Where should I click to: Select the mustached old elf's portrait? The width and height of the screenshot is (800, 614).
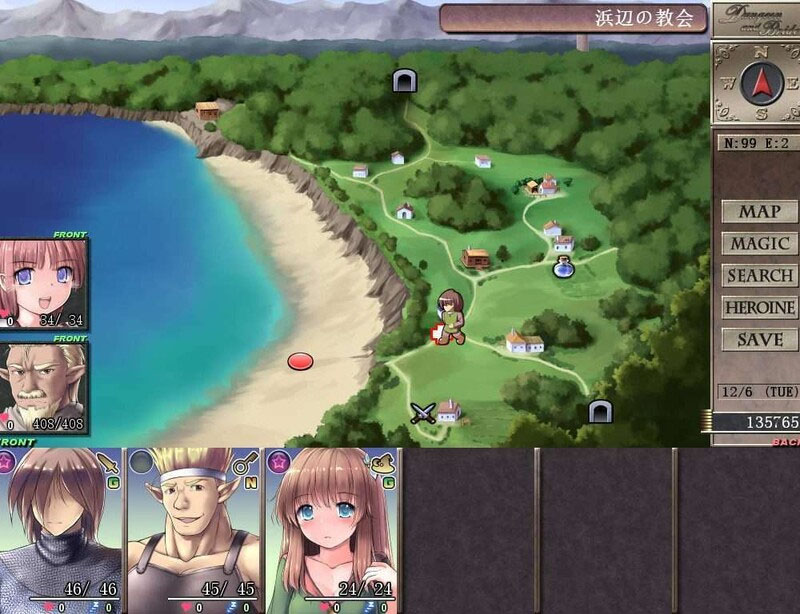43,386
